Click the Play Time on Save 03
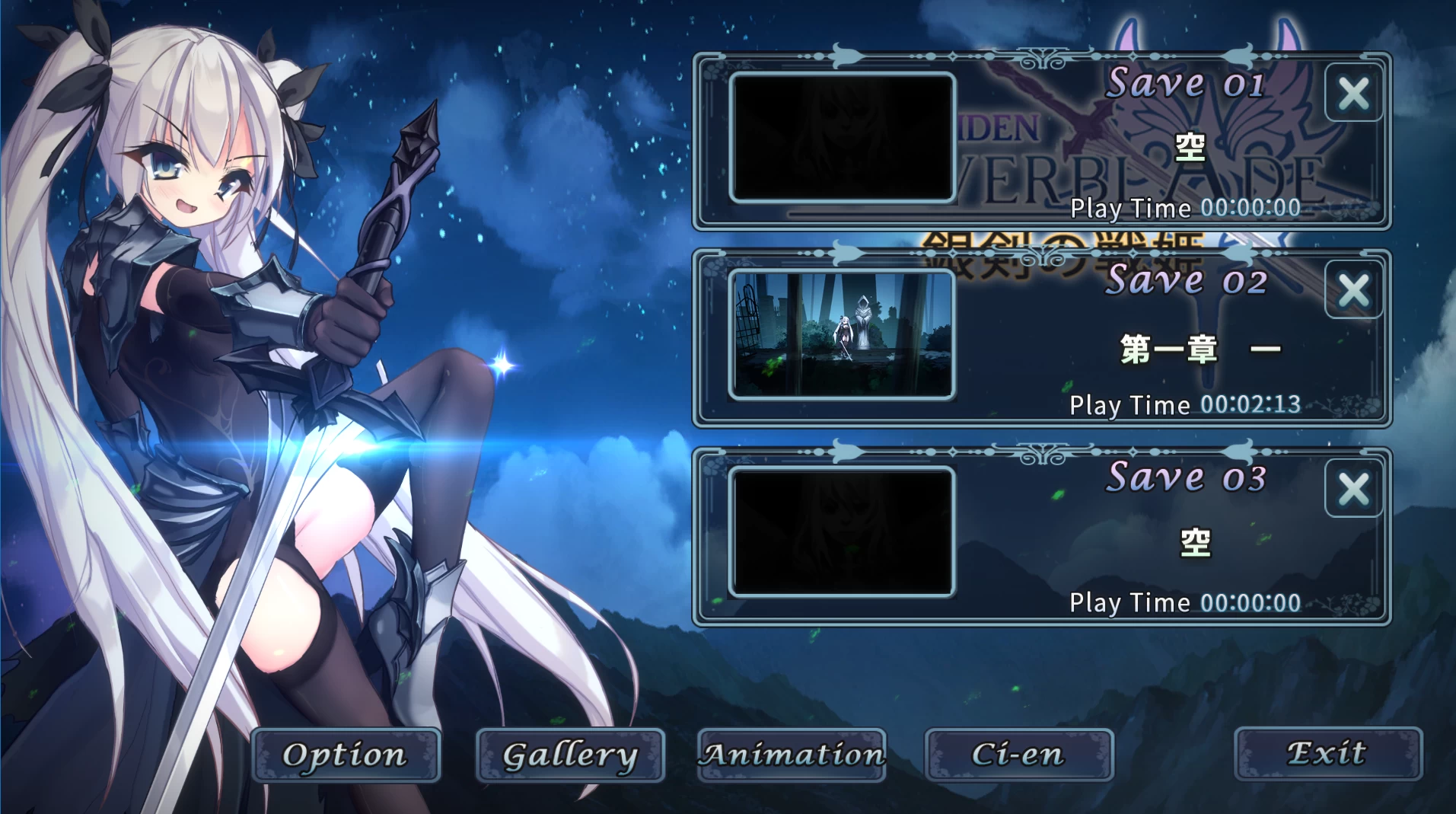The height and width of the screenshot is (814, 1456). coord(1184,602)
